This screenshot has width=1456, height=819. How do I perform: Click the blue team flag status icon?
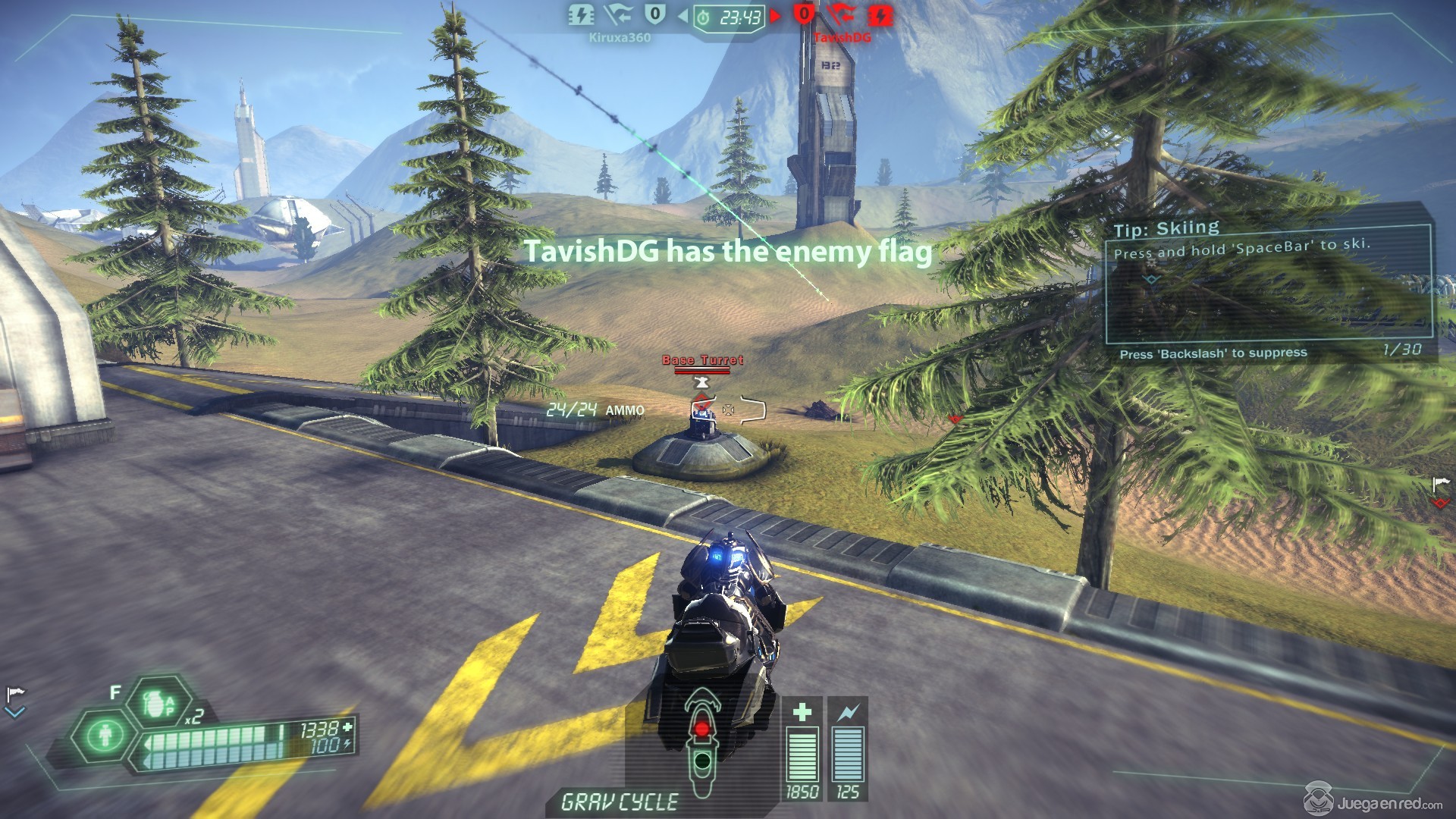click(x=618, y=14)
